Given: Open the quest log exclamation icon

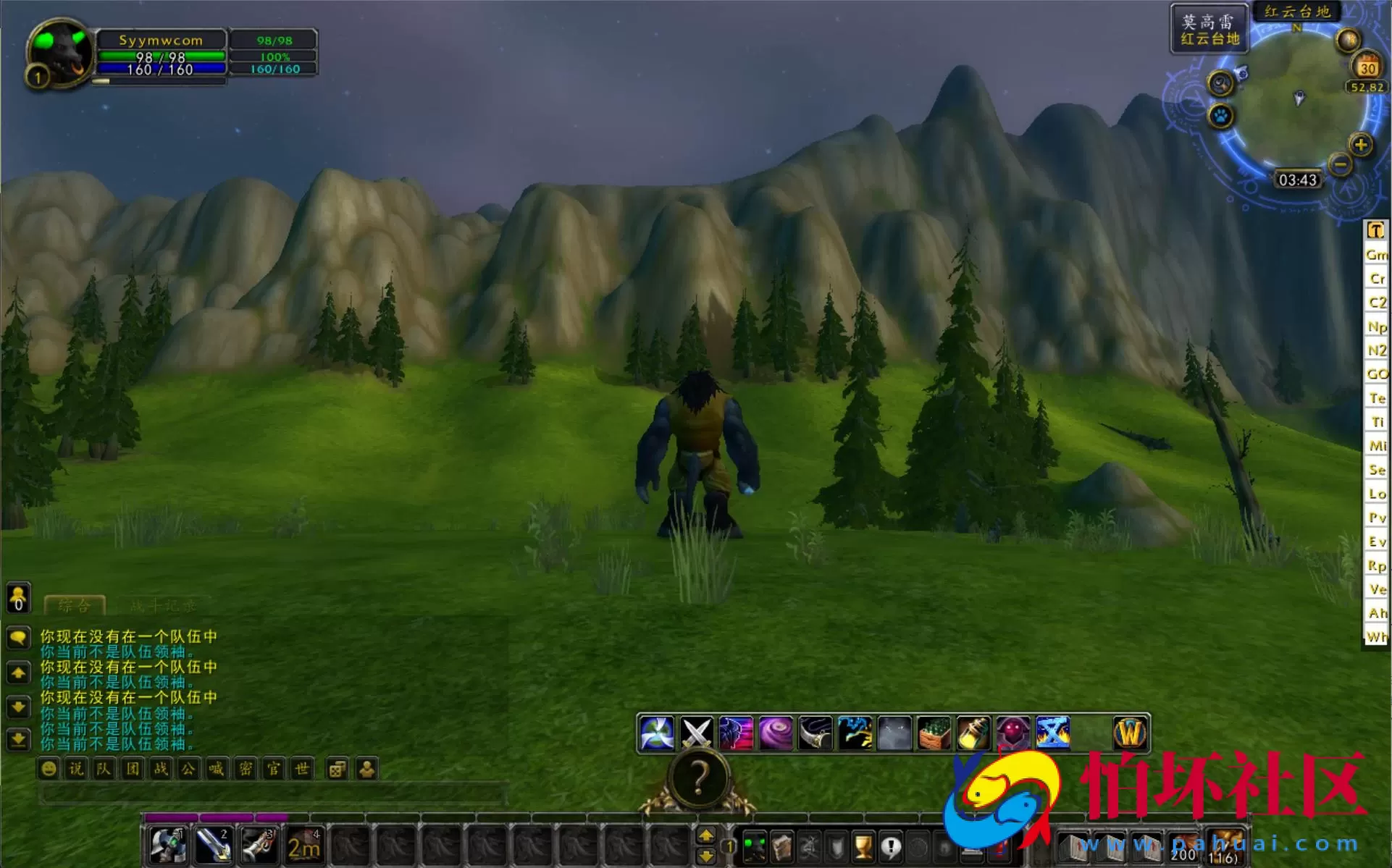Looking at the screenshot, I should [892, 848].
